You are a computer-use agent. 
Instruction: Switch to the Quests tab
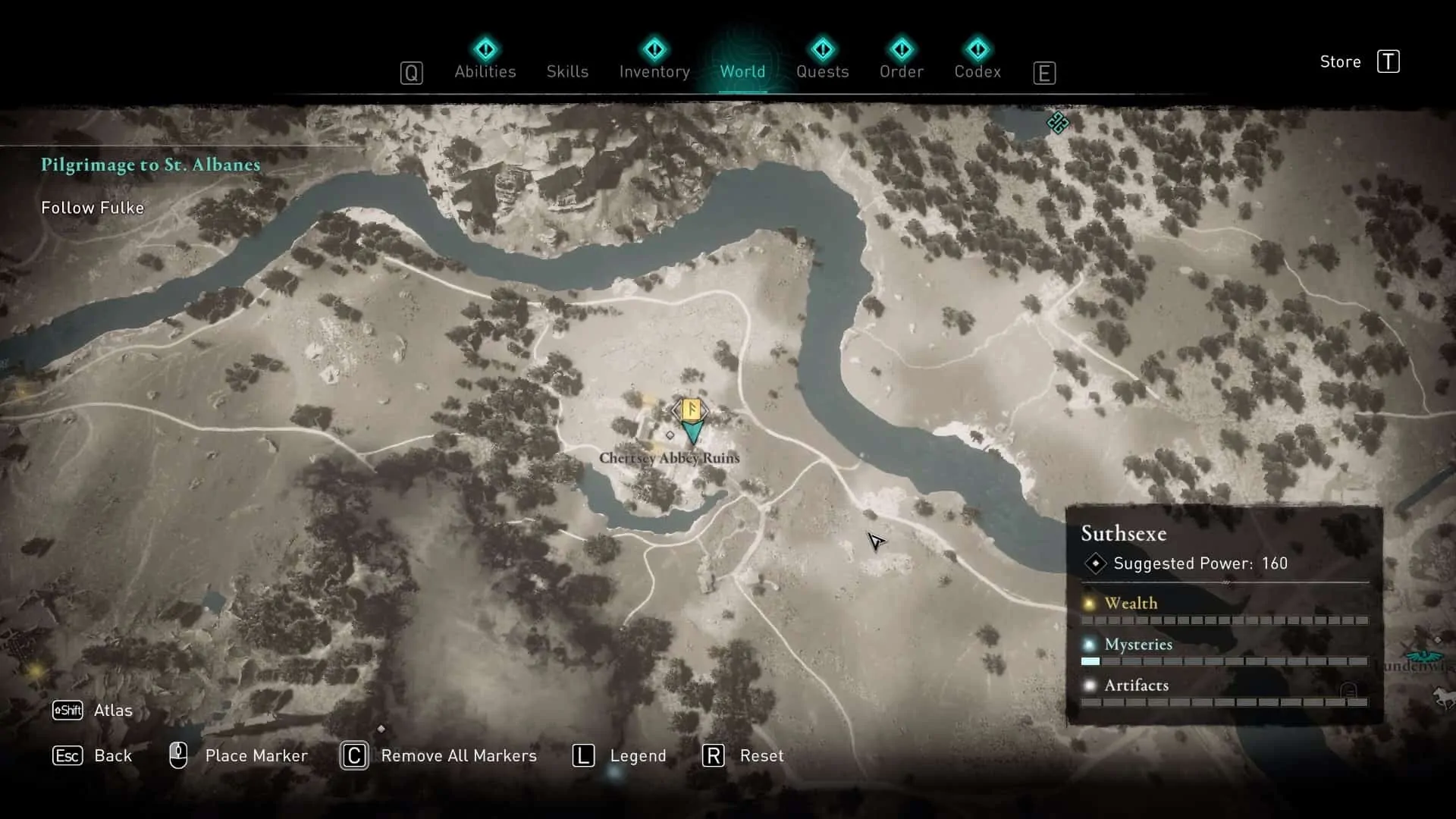click(x=823, y=71)
